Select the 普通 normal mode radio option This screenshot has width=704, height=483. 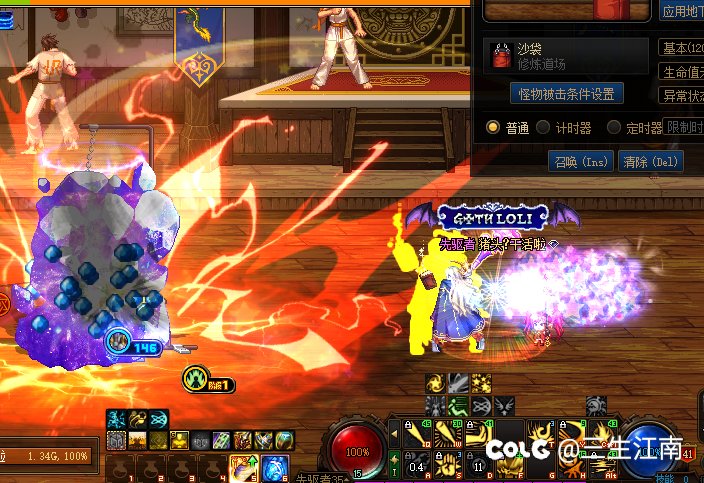click(x=493, y=127)
